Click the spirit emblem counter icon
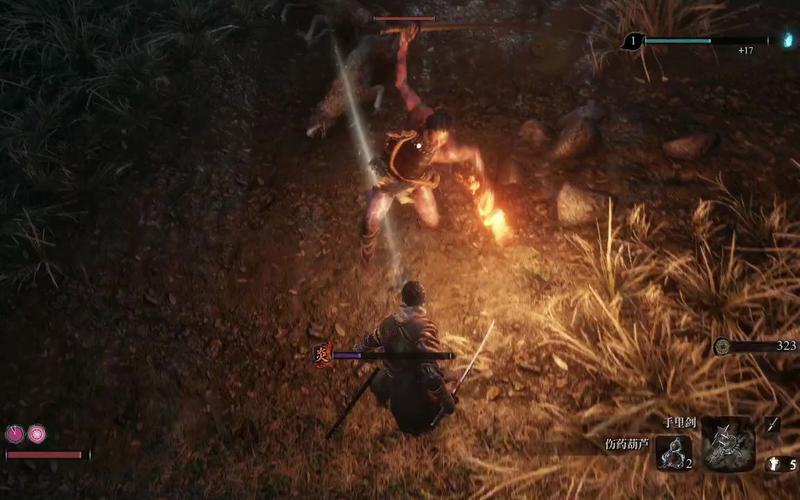The height and width of the screenshot is (500, 800). click(x=775, y=464)
